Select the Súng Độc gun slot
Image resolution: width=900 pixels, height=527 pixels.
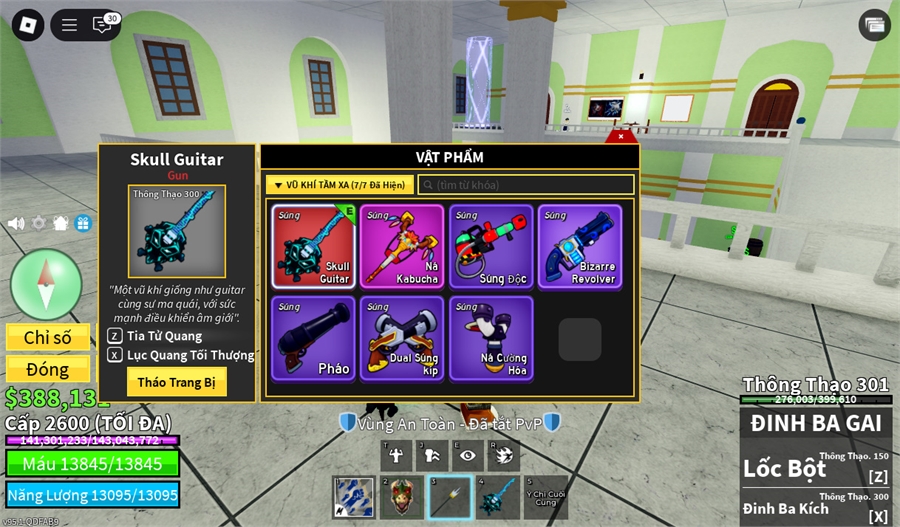490,247
